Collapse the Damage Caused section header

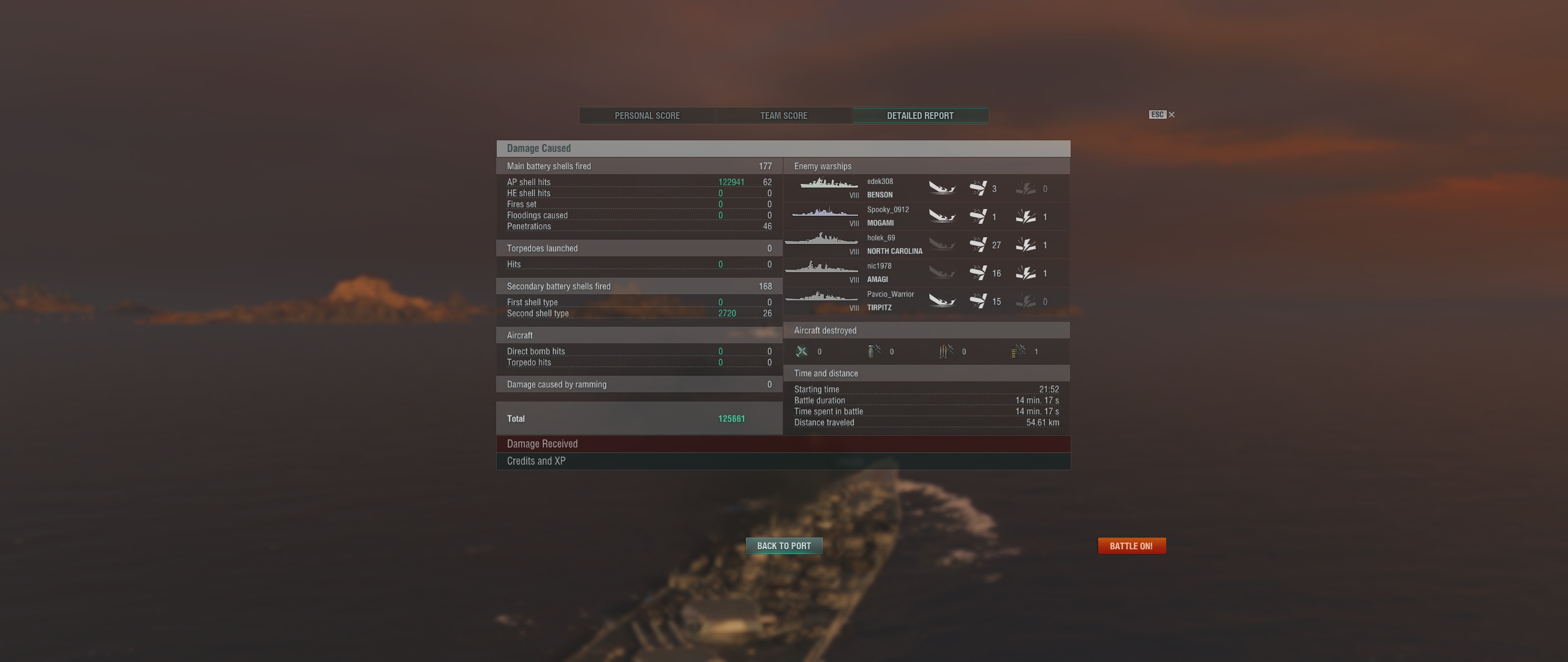783,148
